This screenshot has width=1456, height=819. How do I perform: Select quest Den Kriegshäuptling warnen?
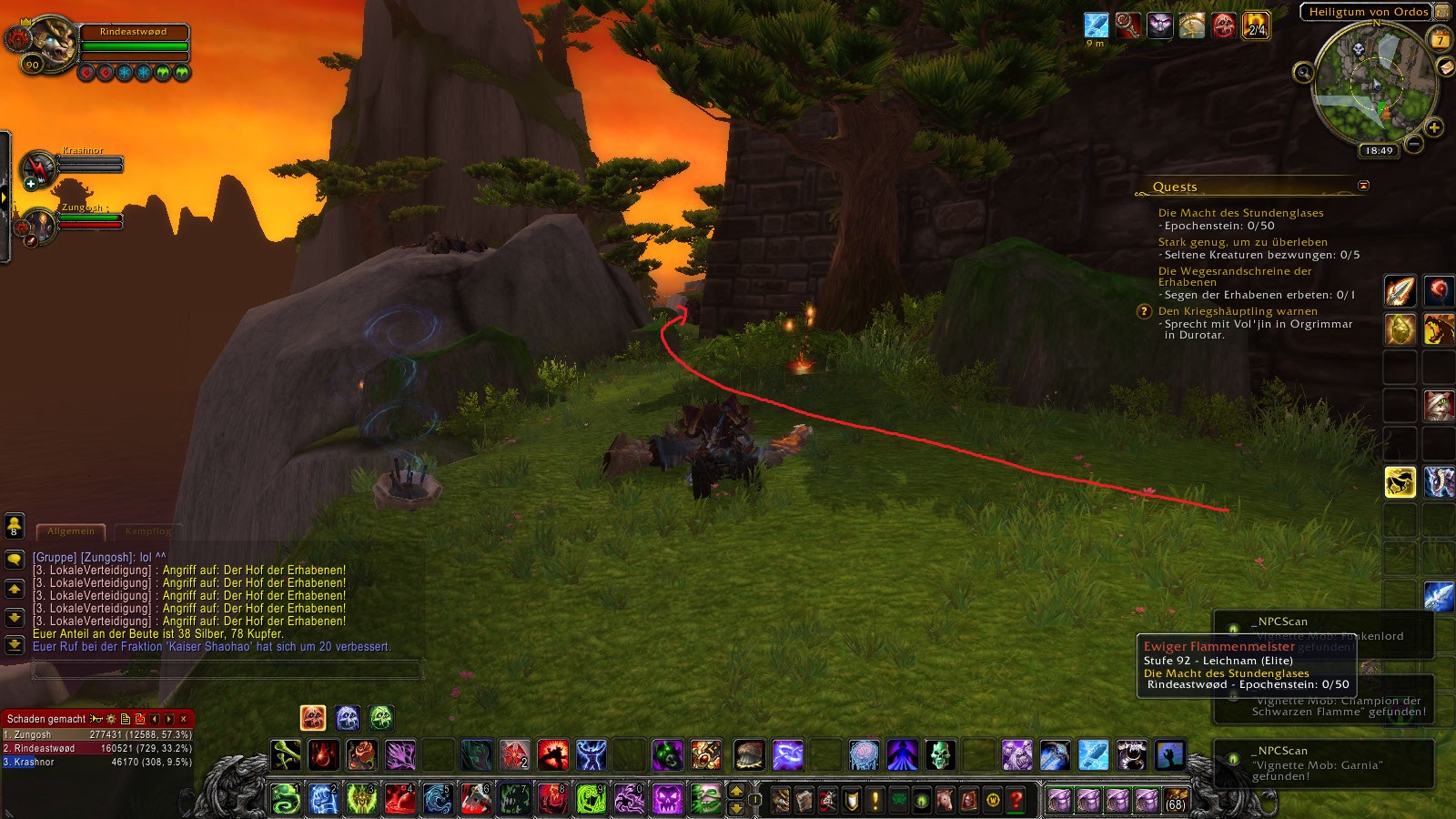coord(1237,311)
